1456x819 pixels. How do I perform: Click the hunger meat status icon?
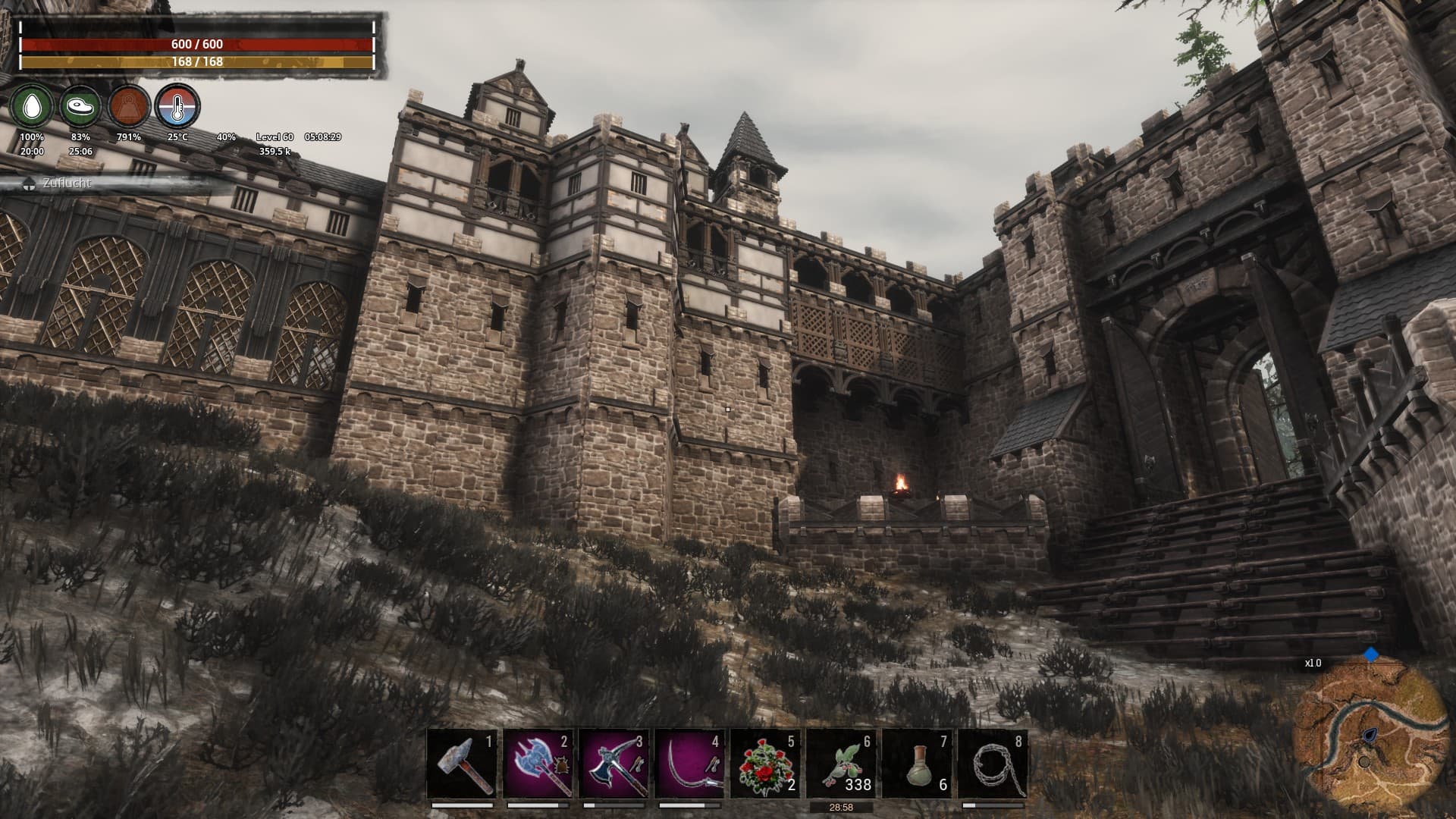click(x=80, y=107)
